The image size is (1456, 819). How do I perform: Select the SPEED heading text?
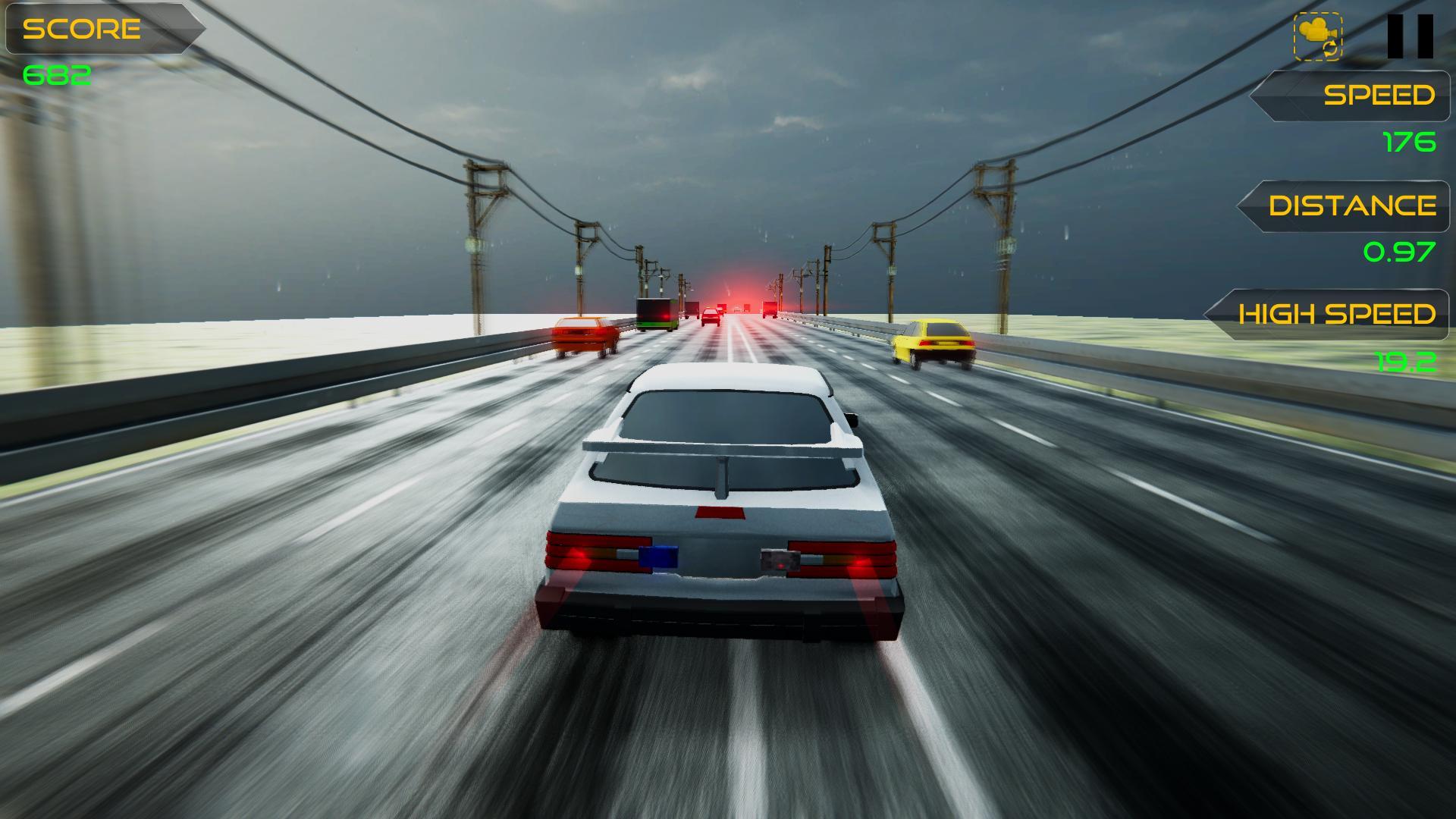click(x=1379, y=96)
